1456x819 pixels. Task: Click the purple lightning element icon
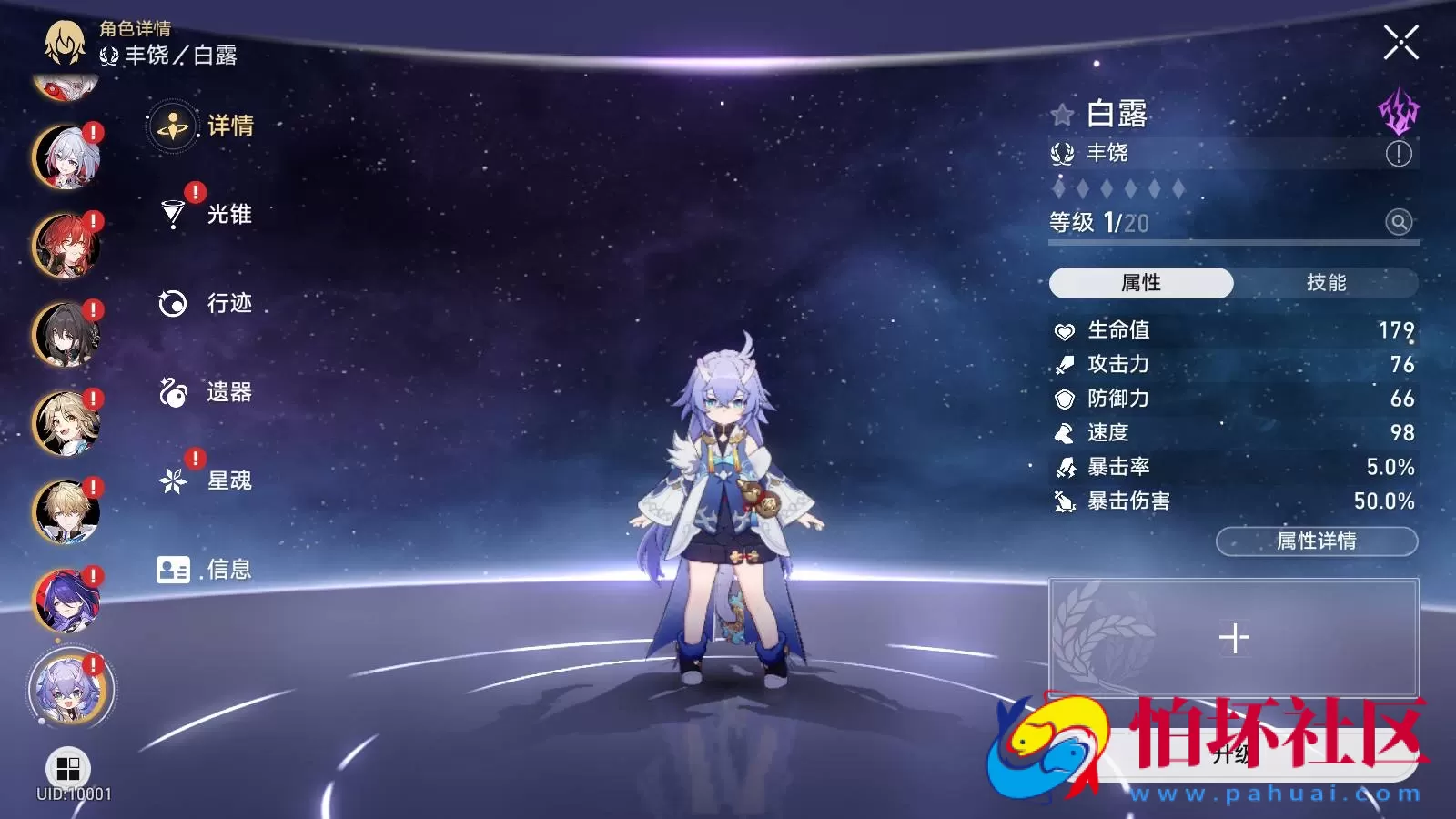(1398, 111)
